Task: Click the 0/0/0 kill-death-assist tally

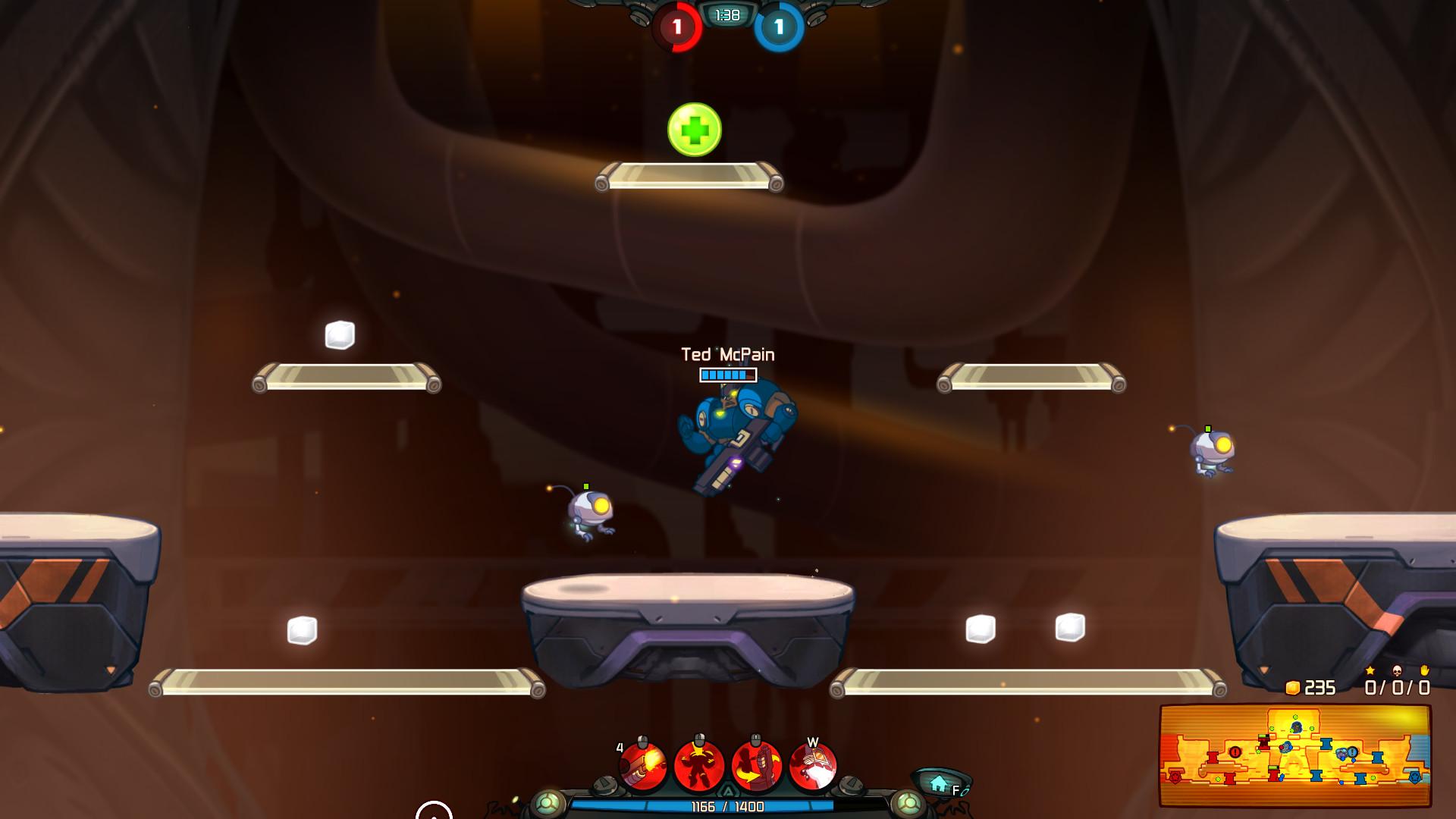Action: (x=1397, y=689)
